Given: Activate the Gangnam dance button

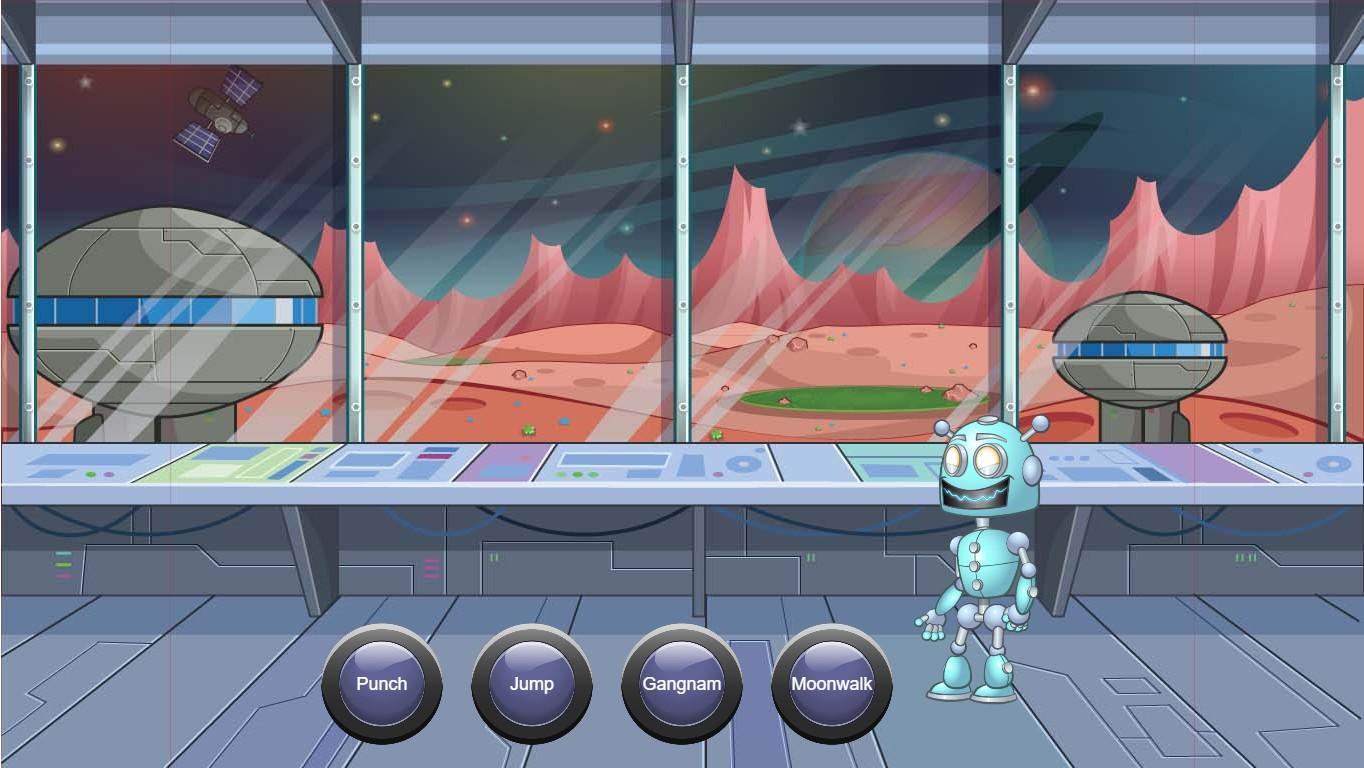Looking at the screenshot, I should click(681, 684).
